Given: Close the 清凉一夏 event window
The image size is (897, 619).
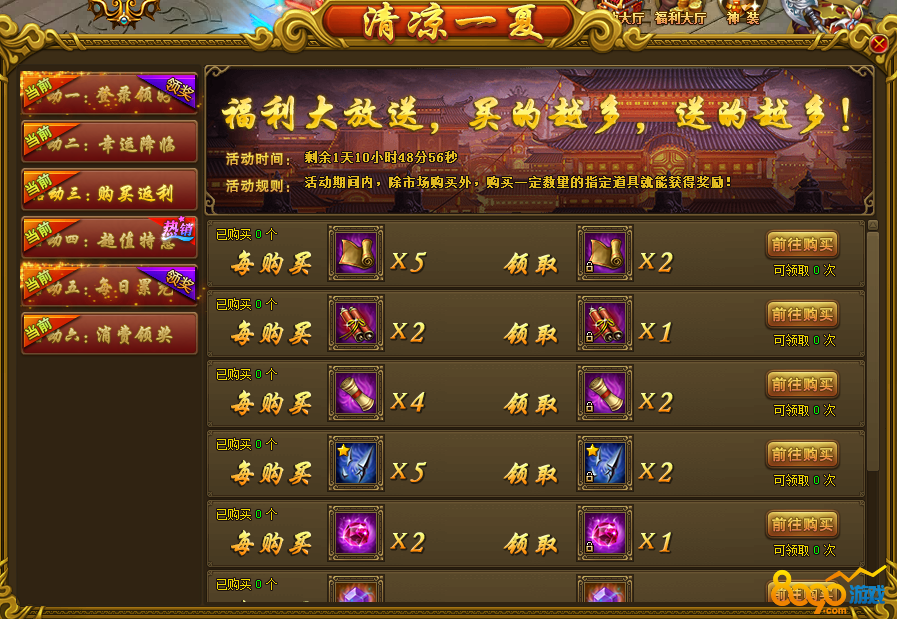Looking at the screenshot, I should pos(878,44).
